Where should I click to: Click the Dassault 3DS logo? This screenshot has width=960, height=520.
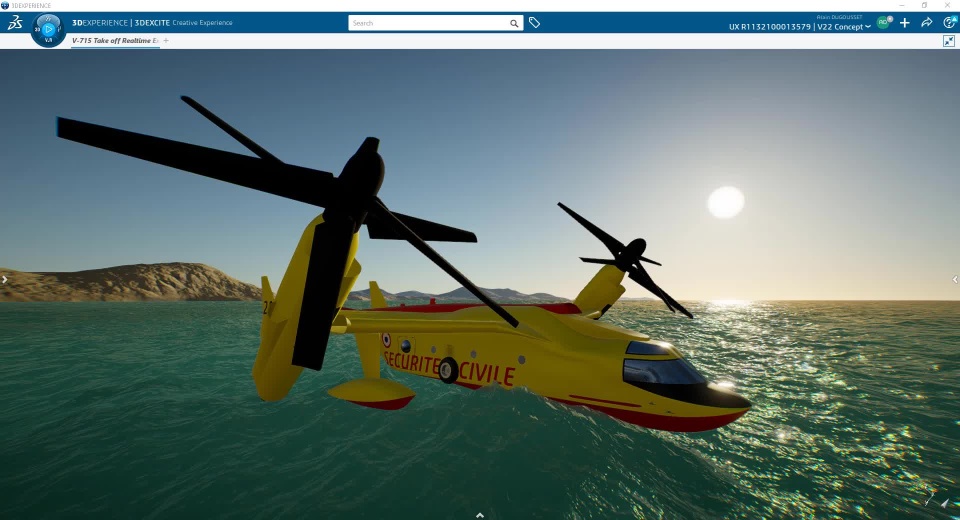pos(14,23)
